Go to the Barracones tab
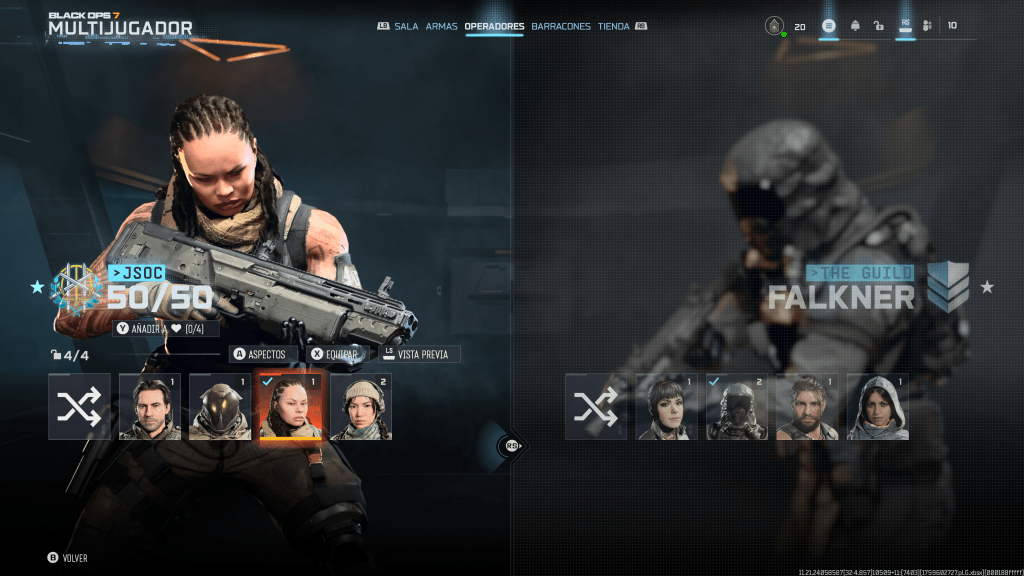 click(x=561, y=26)
